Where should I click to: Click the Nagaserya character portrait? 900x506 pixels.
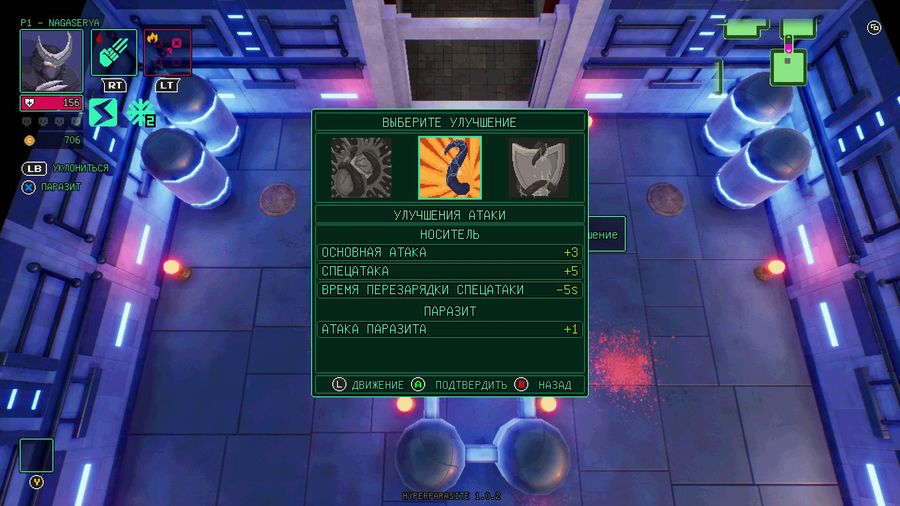51,61
